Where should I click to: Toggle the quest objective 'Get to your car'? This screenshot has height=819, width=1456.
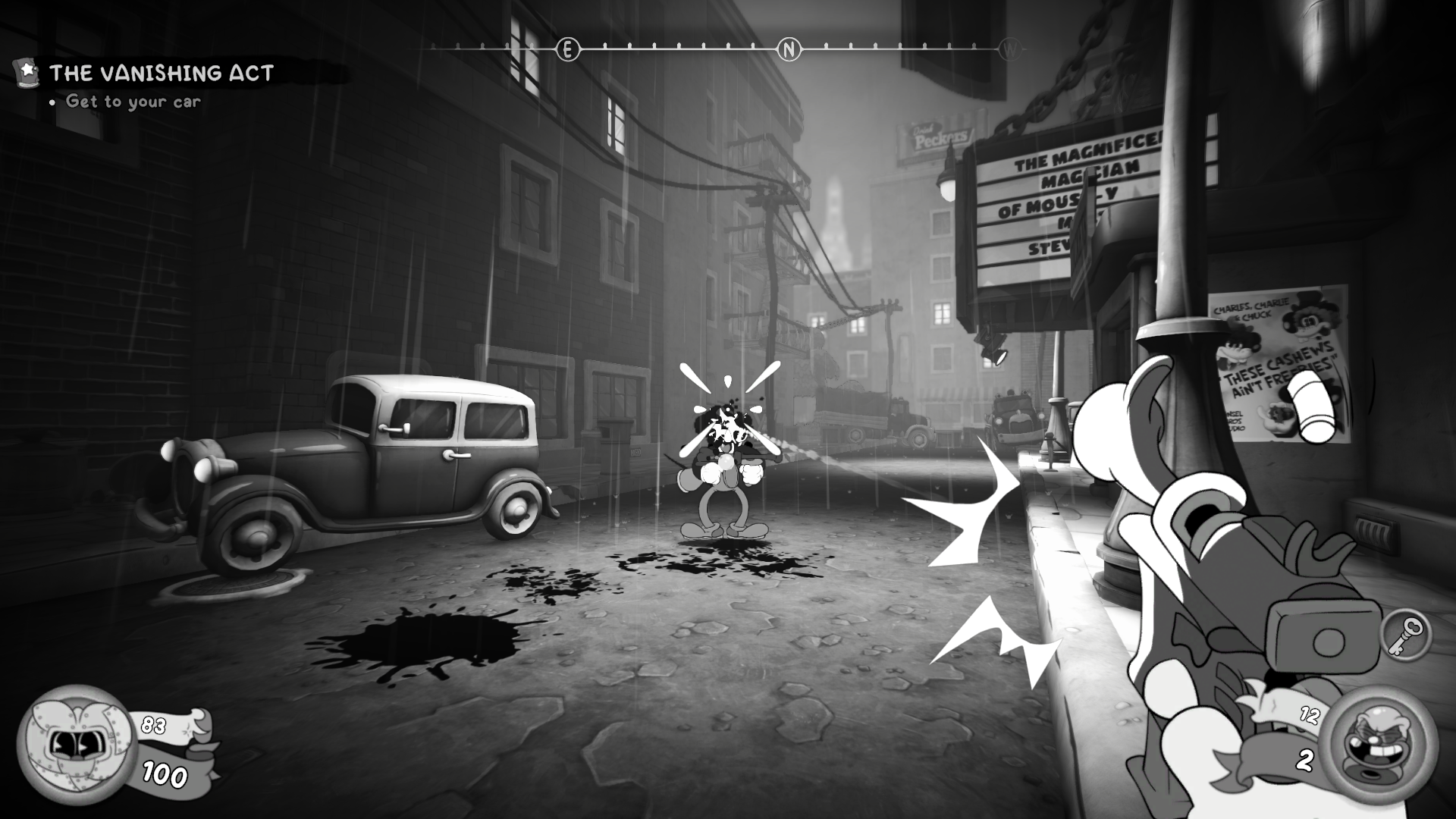(133, 100)
